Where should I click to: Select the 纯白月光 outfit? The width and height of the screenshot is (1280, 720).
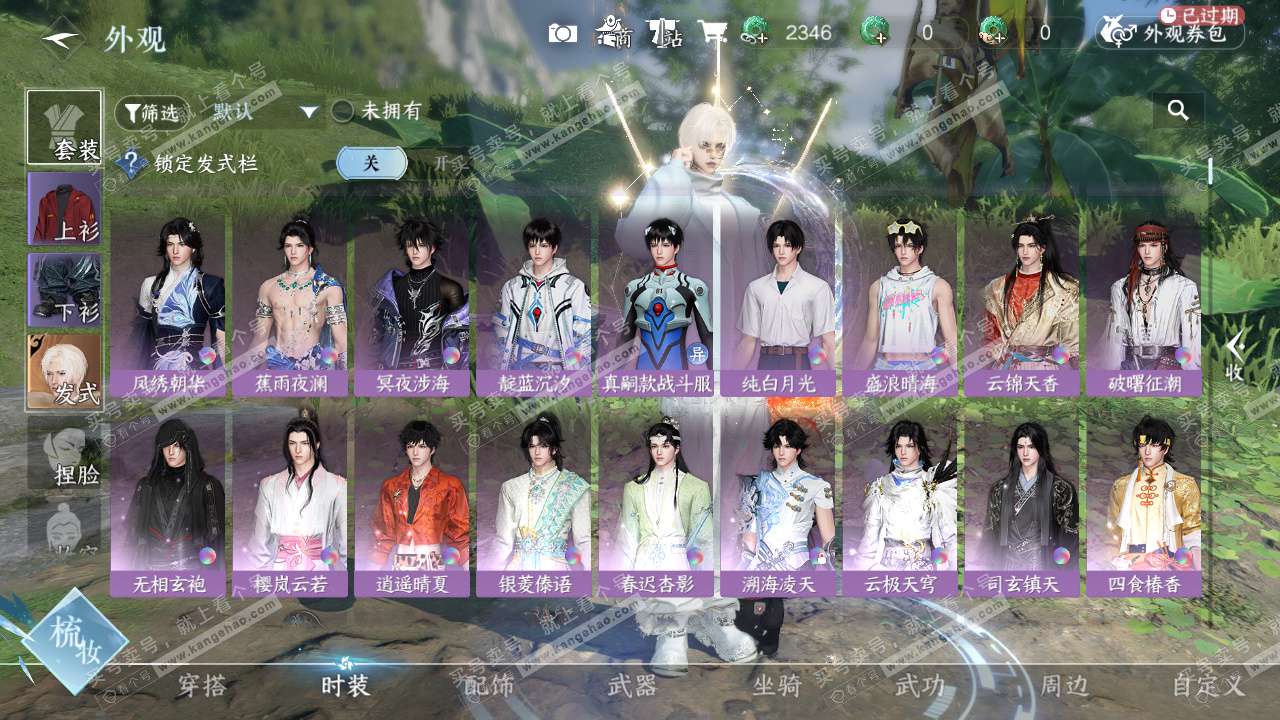click(779, 305)
